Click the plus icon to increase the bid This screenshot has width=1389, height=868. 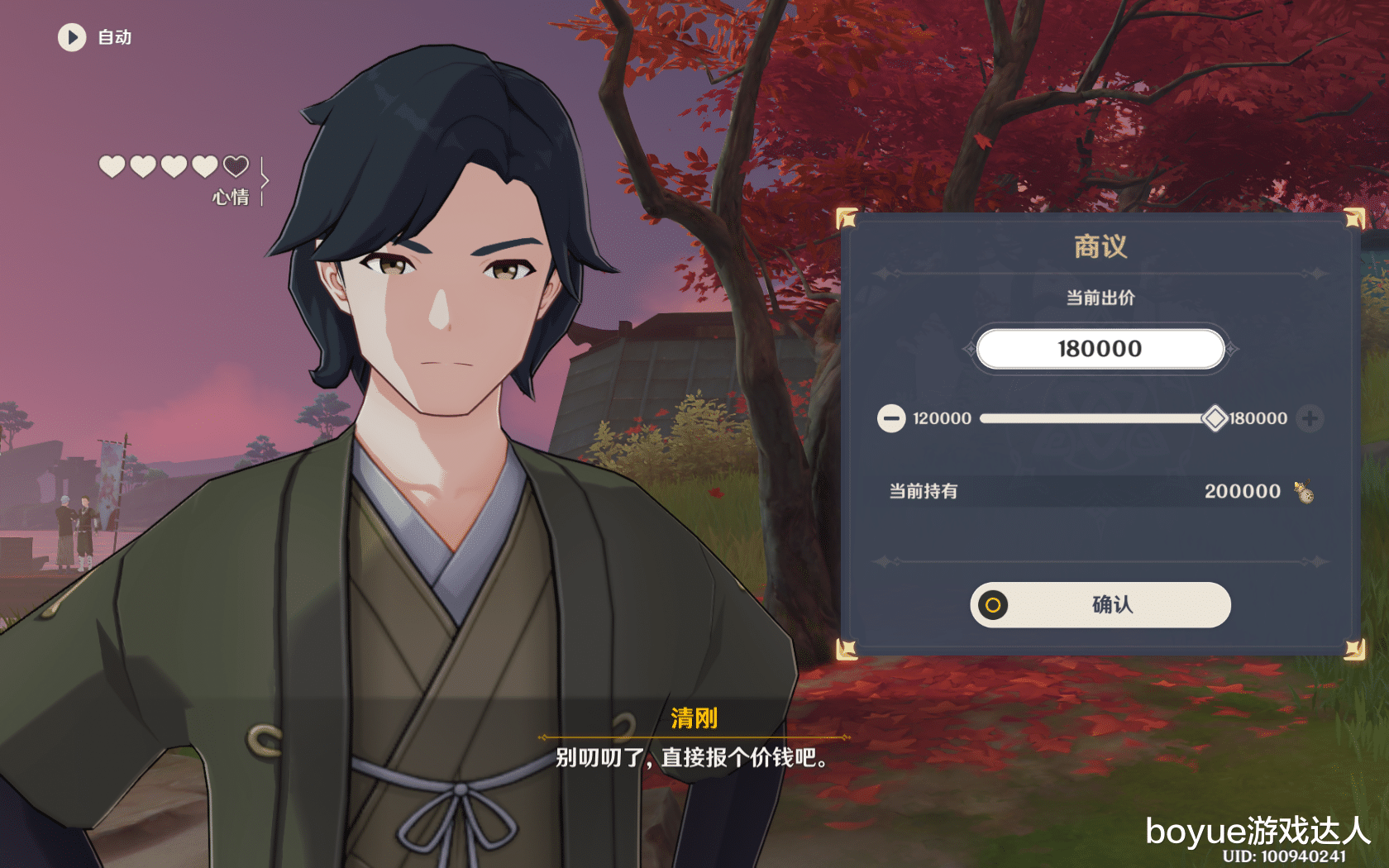pos(1310,418)
